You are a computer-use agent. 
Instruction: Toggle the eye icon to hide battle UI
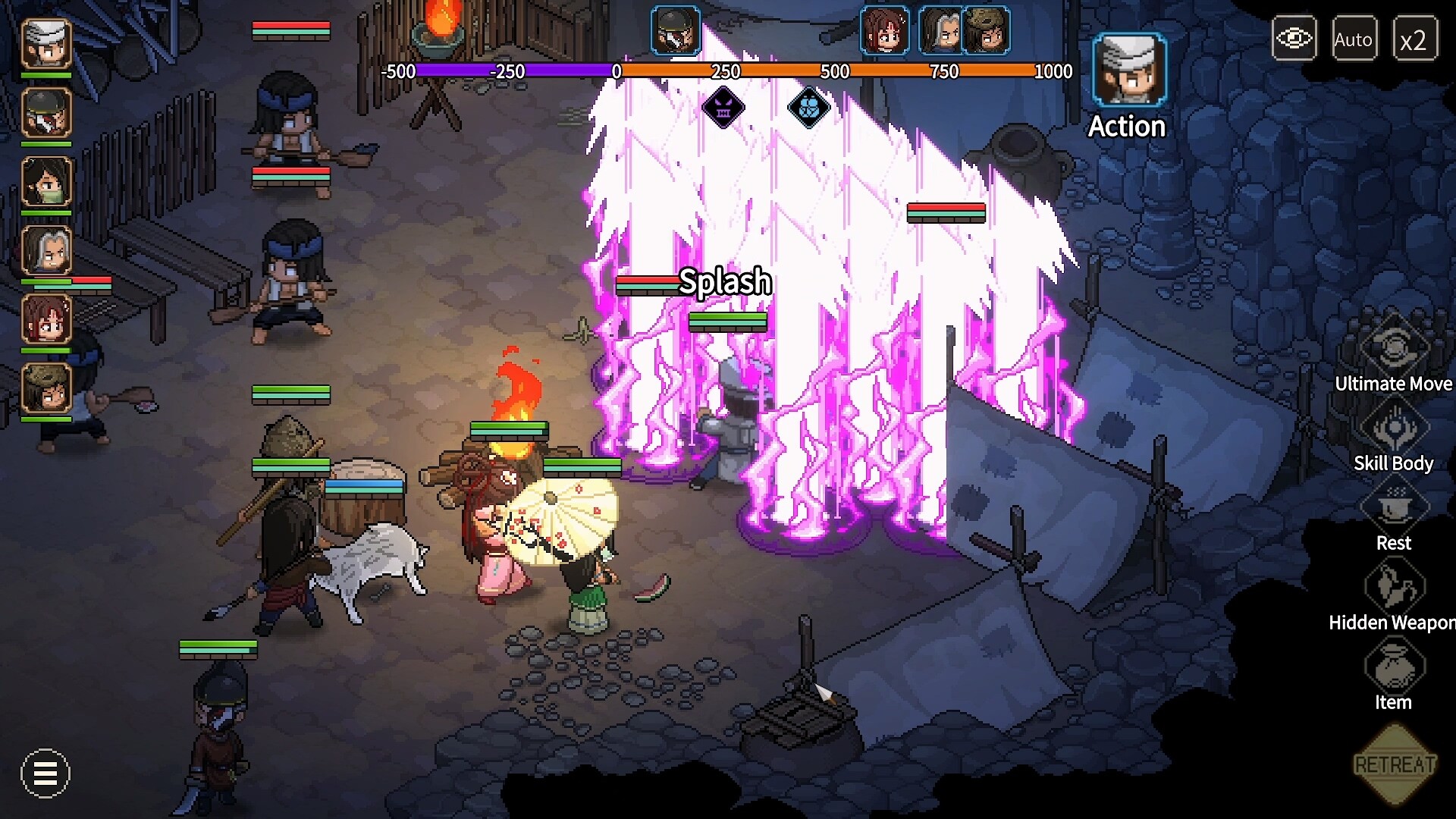[1294, 36]
